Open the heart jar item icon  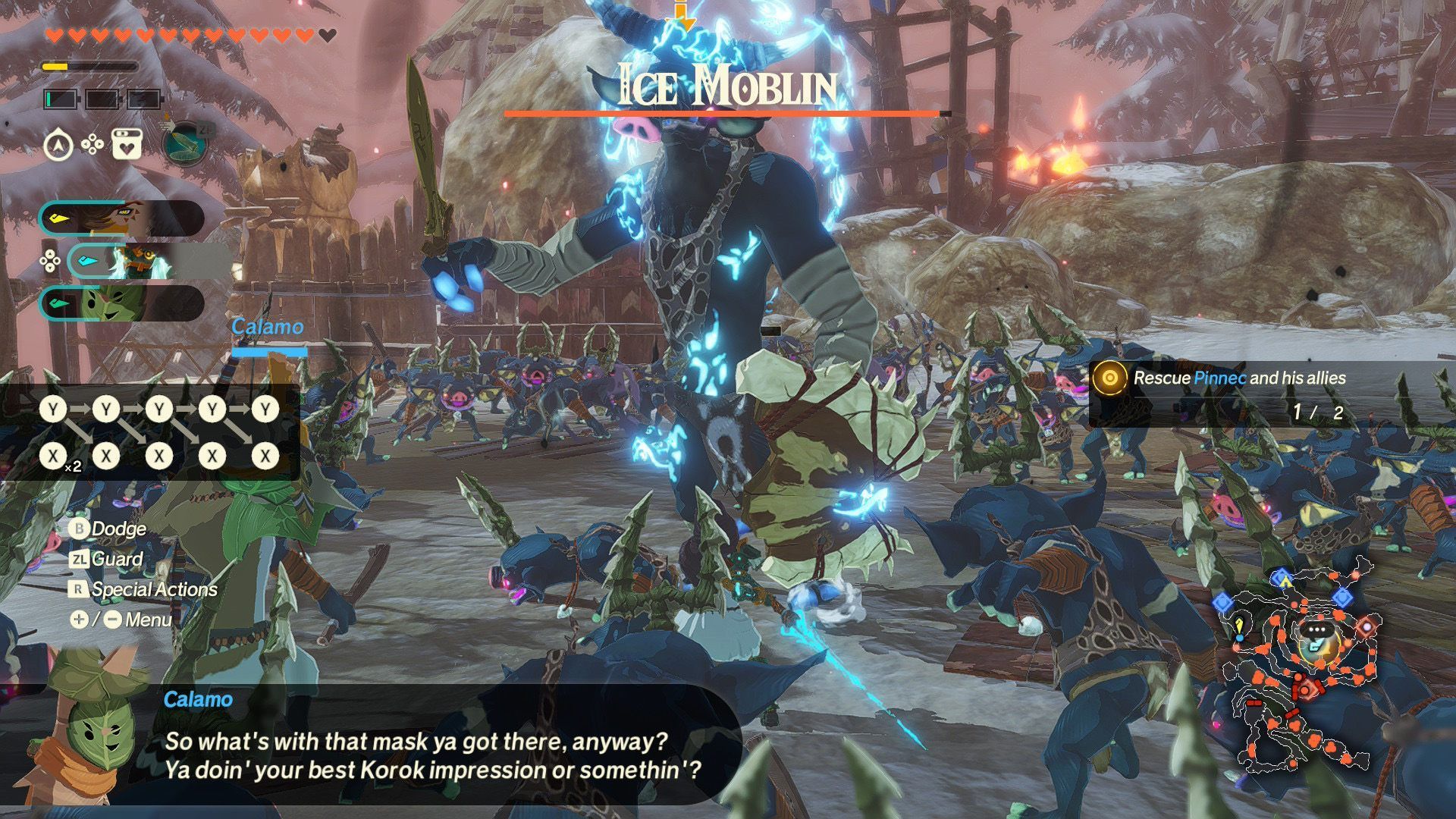point(127,144)
